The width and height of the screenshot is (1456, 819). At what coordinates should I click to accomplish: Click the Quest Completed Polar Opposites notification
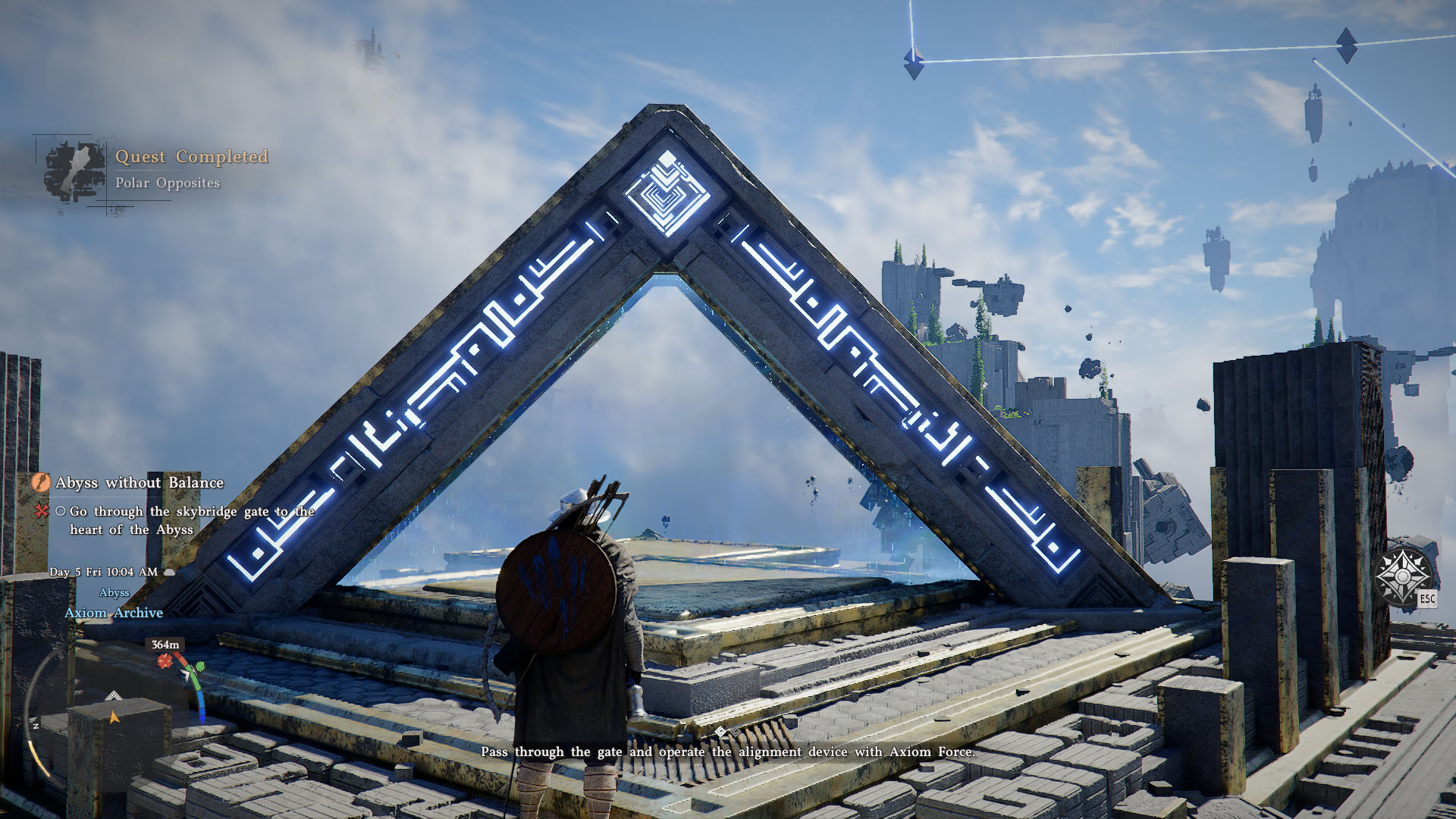(x=191, y=168)
